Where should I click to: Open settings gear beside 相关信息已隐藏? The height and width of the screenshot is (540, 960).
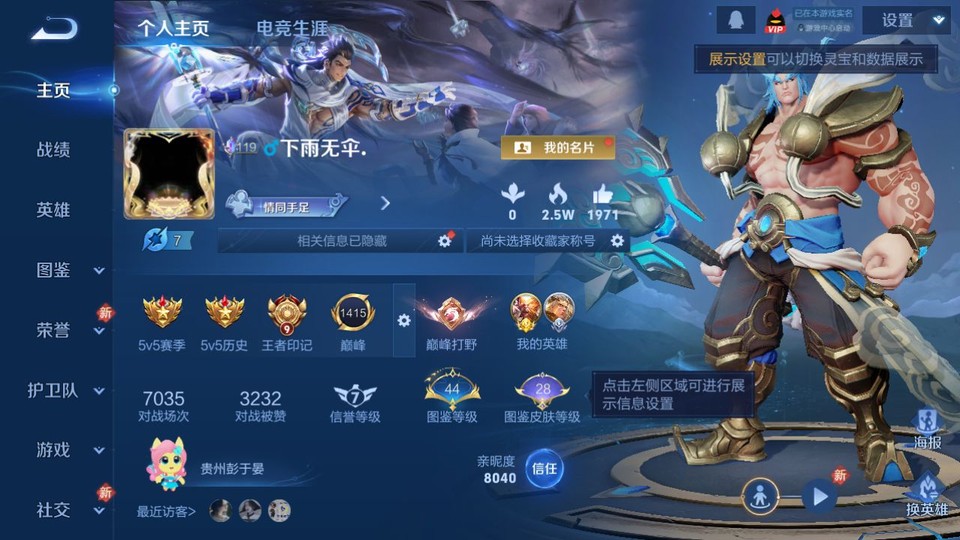coord(445,241)
